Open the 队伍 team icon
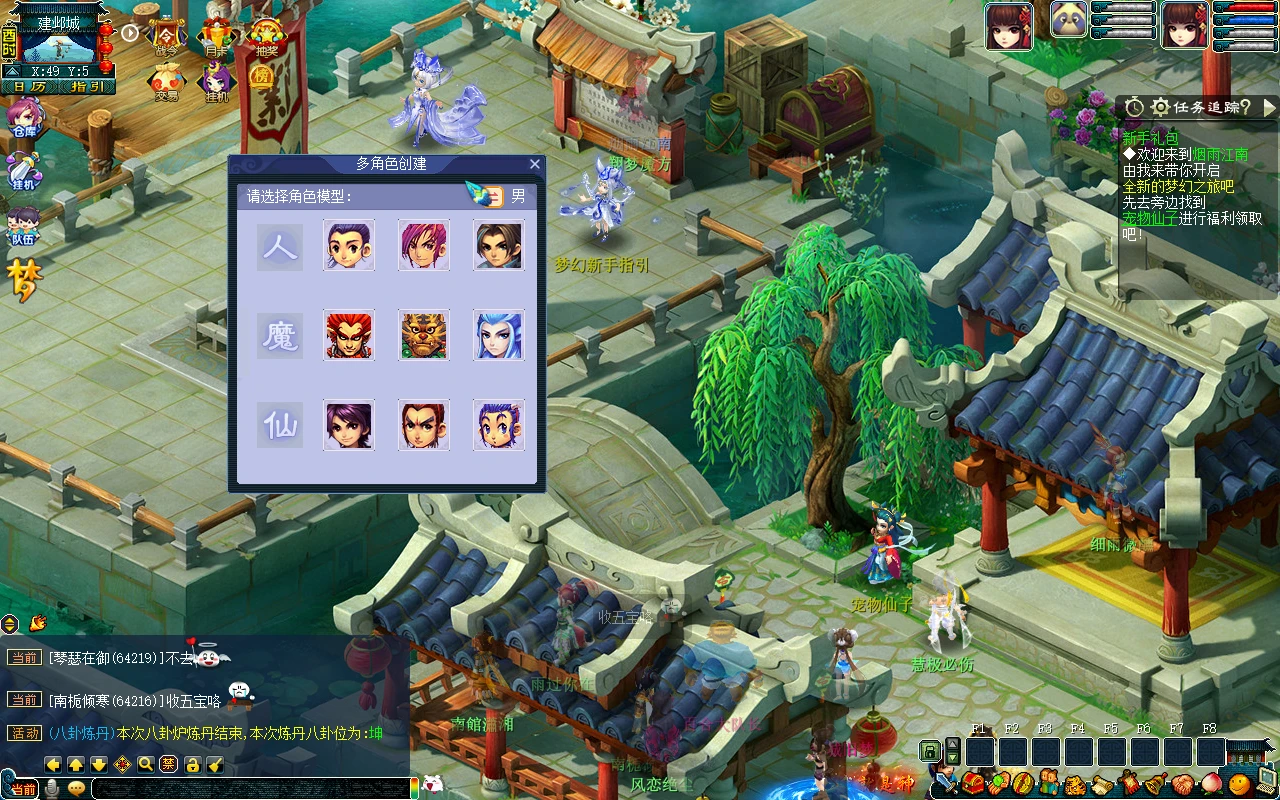The width and height of the screenshot is (1280, 800). 23,224
